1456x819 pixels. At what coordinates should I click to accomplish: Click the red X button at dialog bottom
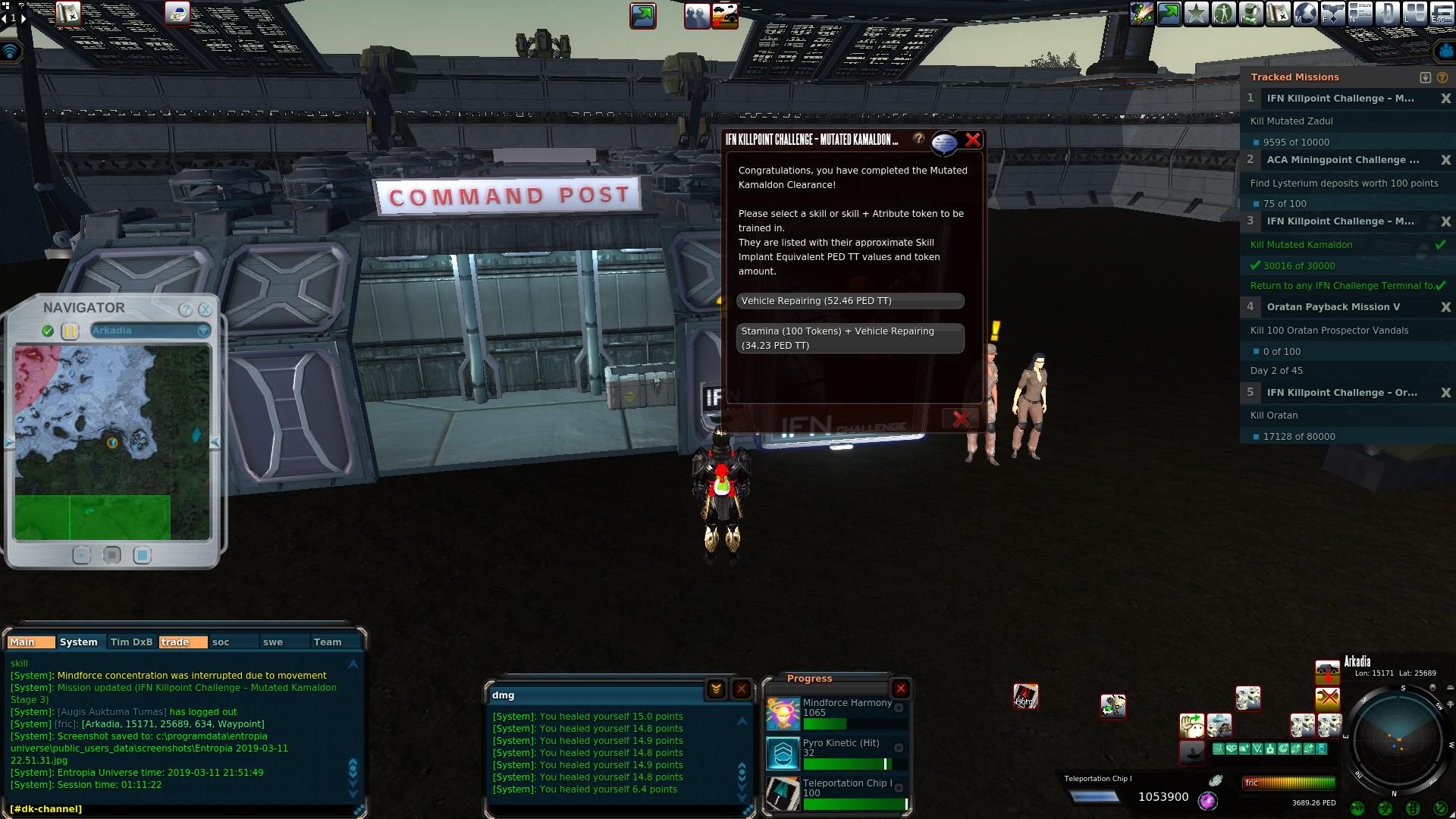(x=960, y=419)
